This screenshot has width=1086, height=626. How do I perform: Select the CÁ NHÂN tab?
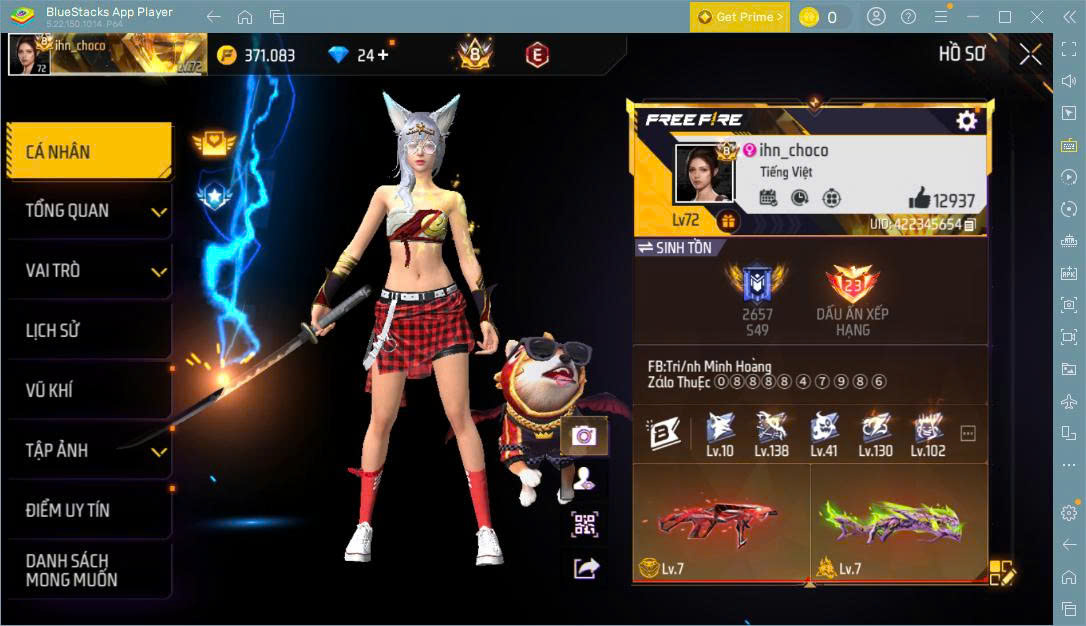[x=88, y=152]
